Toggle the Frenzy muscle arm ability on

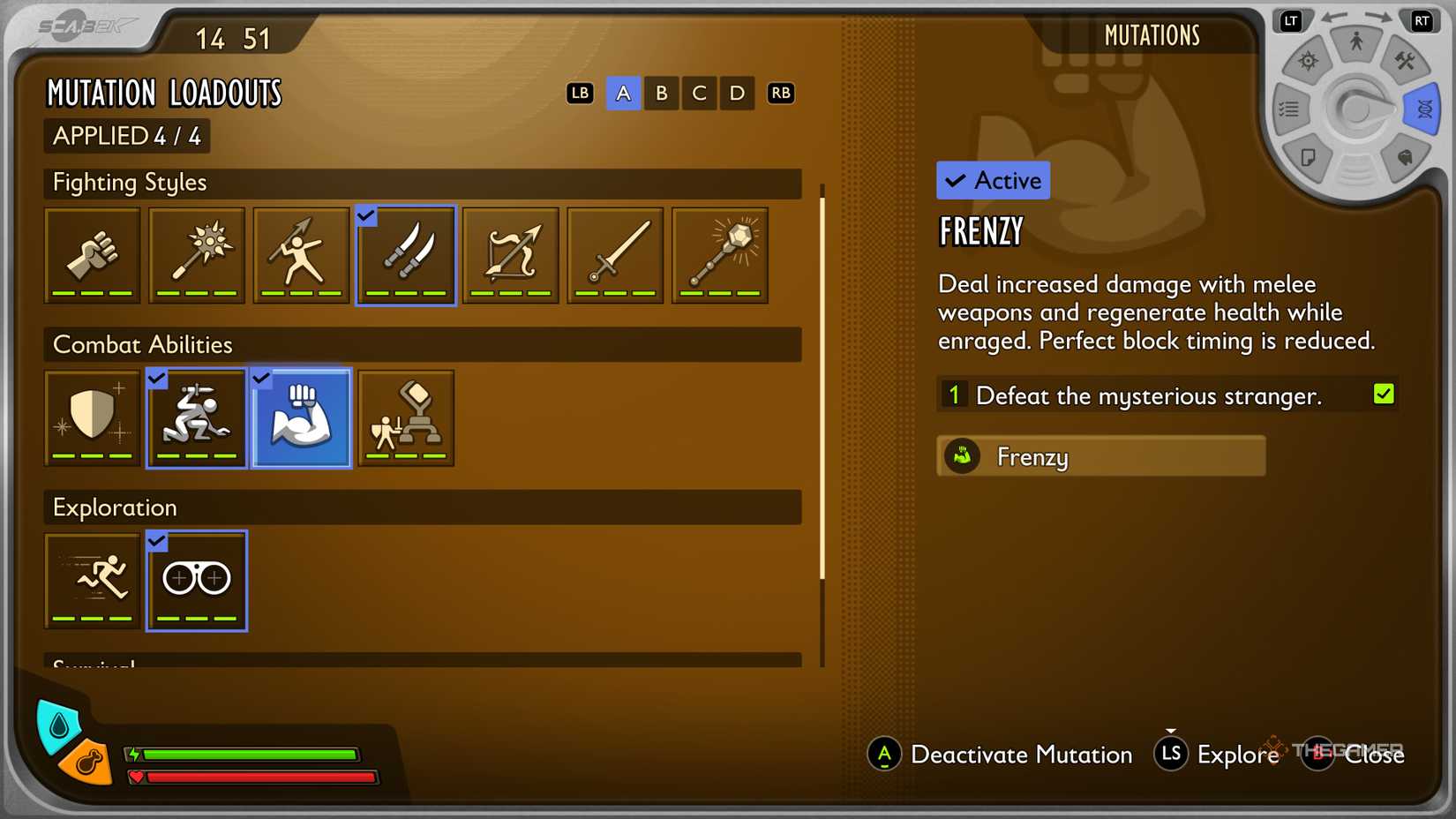pos(300,417)
